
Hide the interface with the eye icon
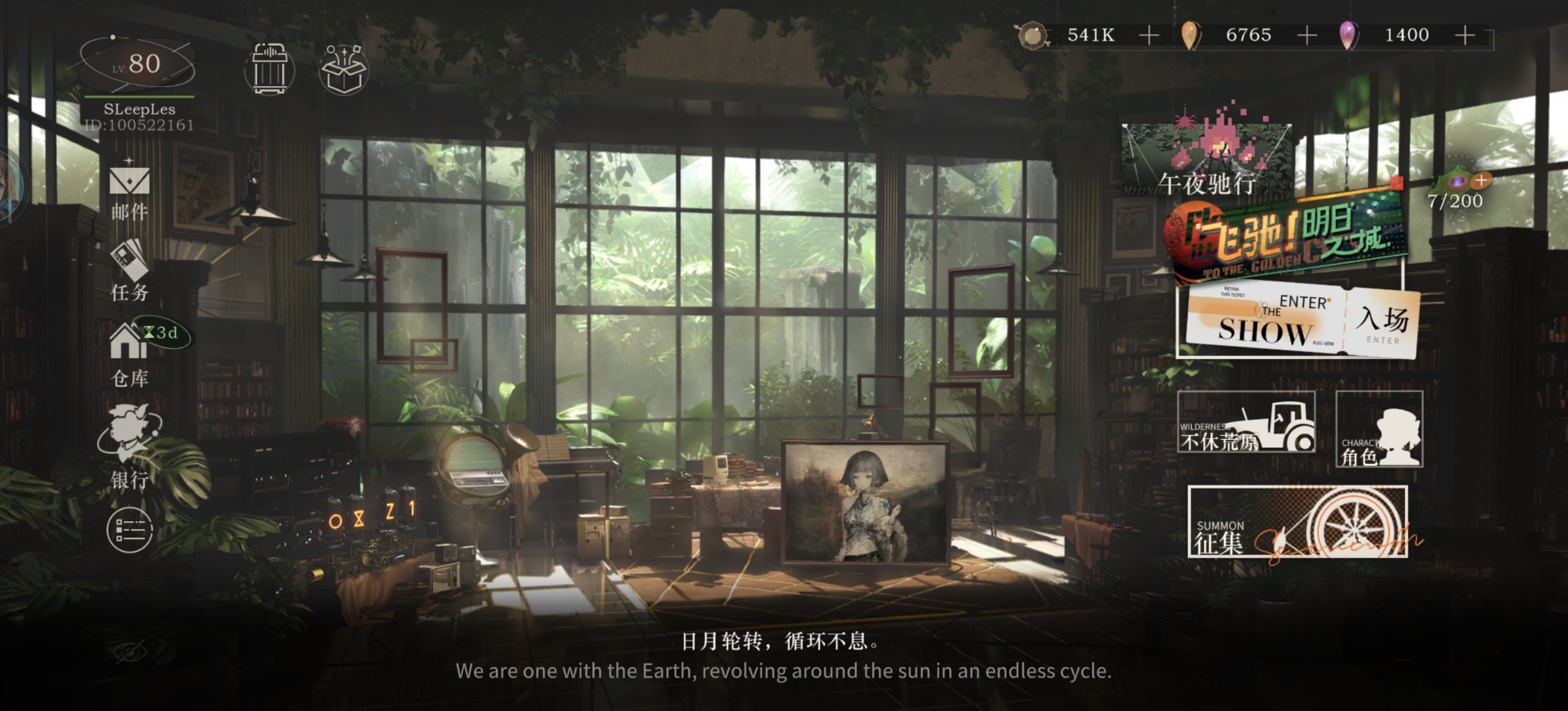(x=130, y=651)
